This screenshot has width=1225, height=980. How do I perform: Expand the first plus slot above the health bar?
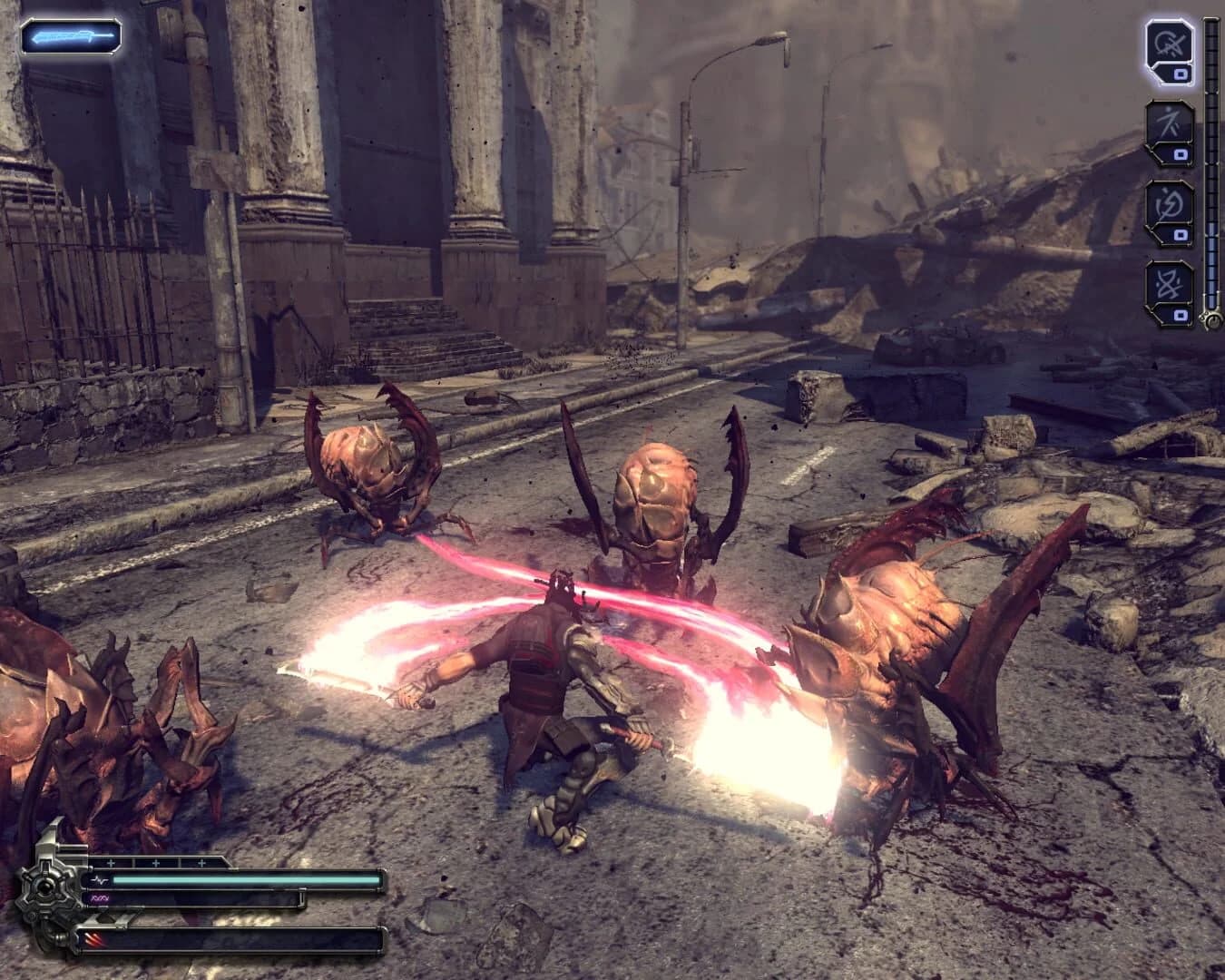[x=111, y=862]
